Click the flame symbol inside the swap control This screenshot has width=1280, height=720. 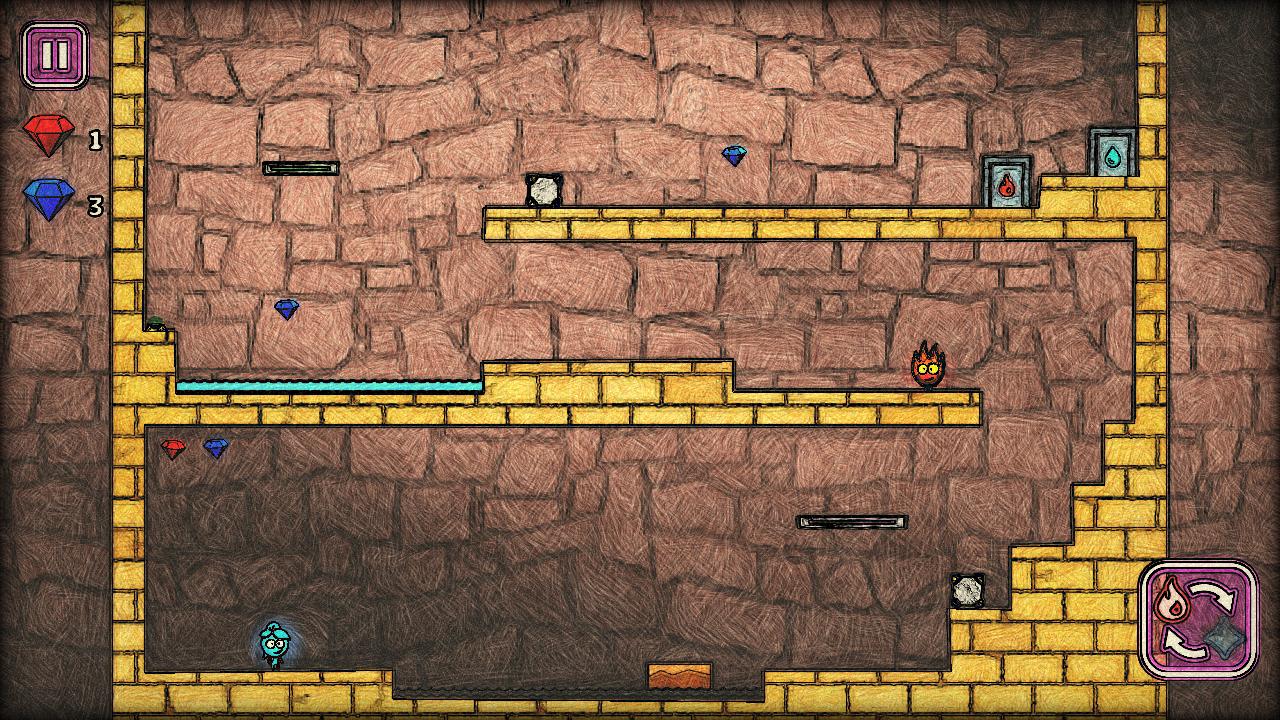pyautogui.click(x=1170, y=599)
